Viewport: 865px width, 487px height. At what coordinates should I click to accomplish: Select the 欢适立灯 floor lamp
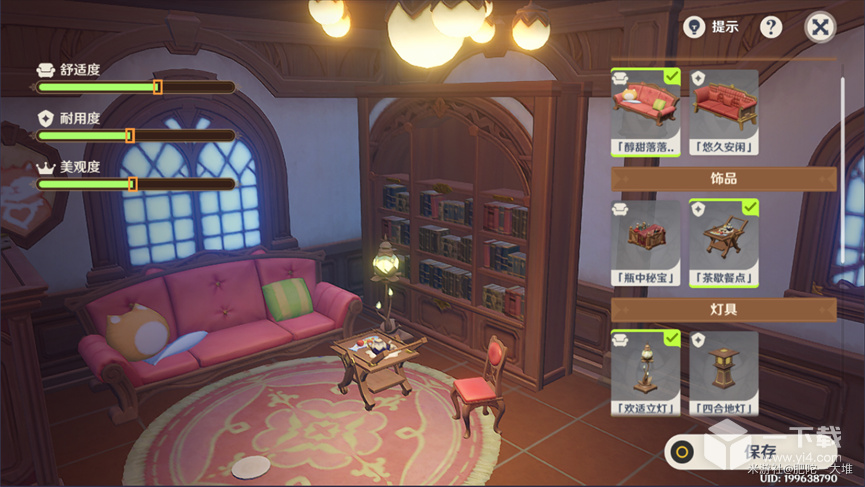[645, 367]
